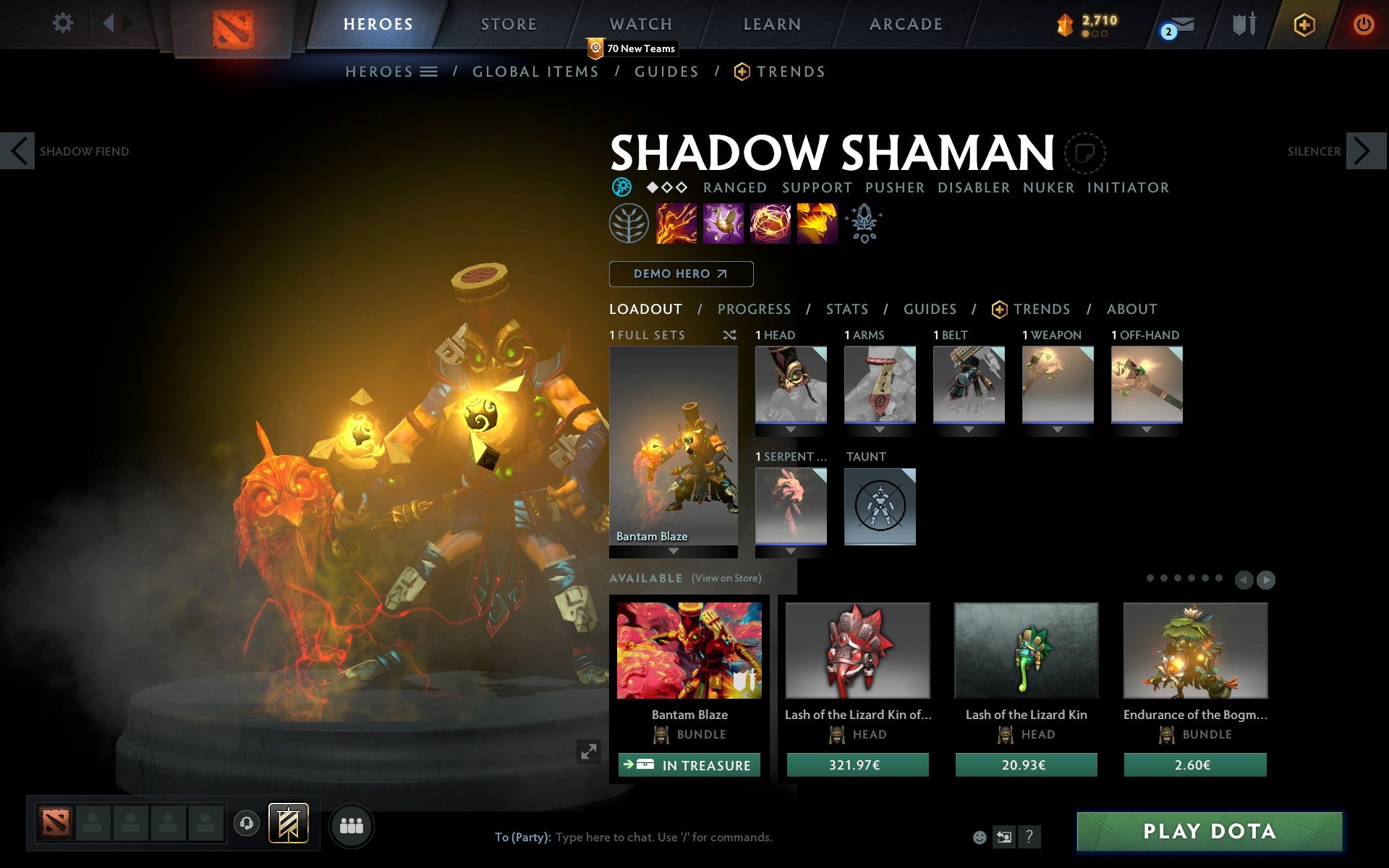Select the Hex ability icon
The width and height of the screenshot is (1389, 868).
coord(722,224)
